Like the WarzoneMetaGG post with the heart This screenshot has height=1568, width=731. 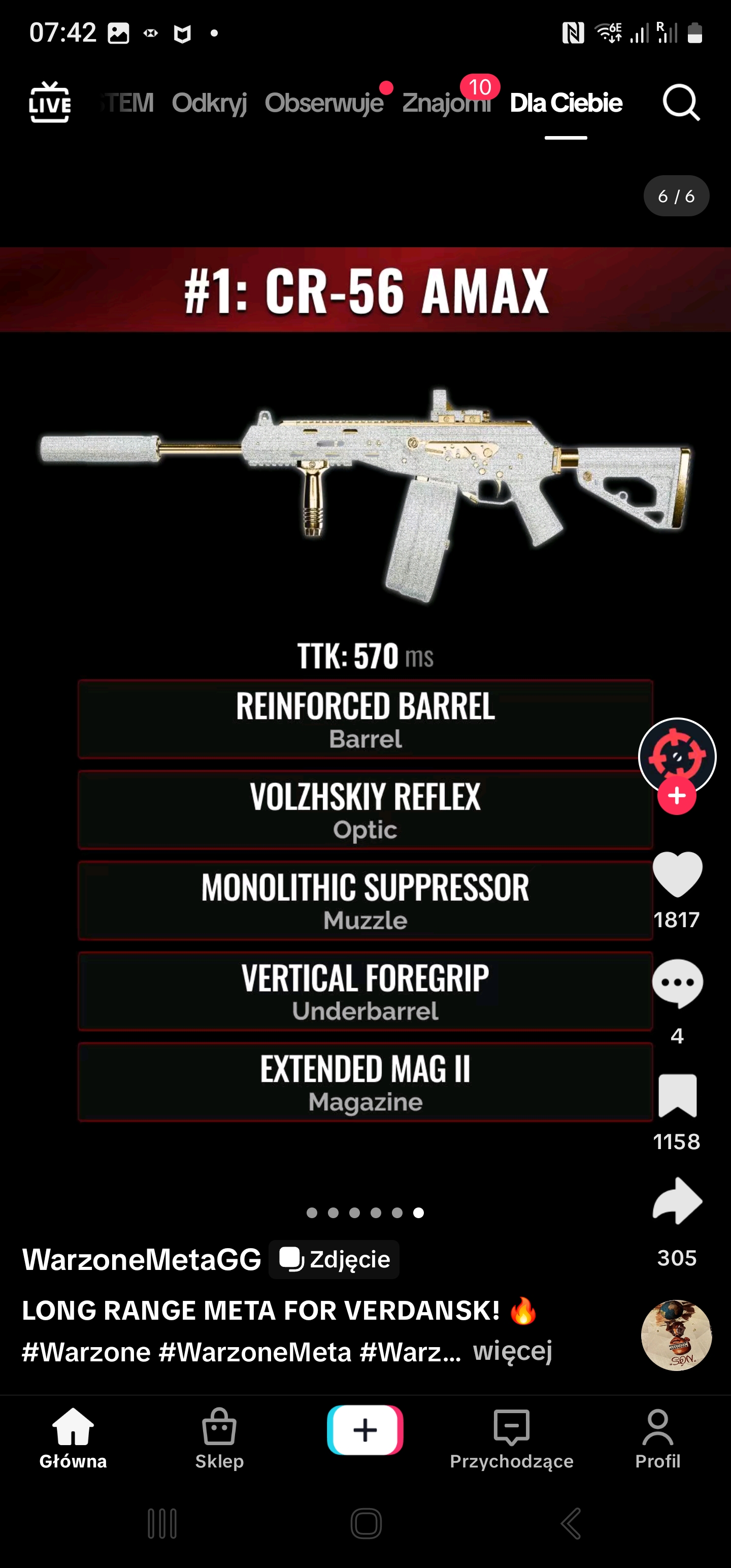(x=677, y=875)
